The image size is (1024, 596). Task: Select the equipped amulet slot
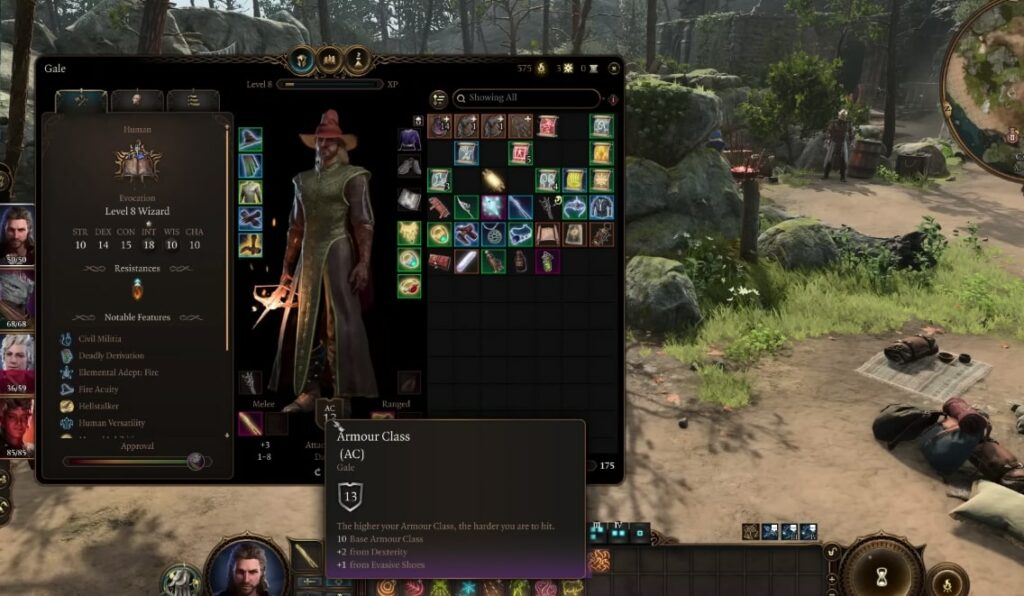point(409,233)
